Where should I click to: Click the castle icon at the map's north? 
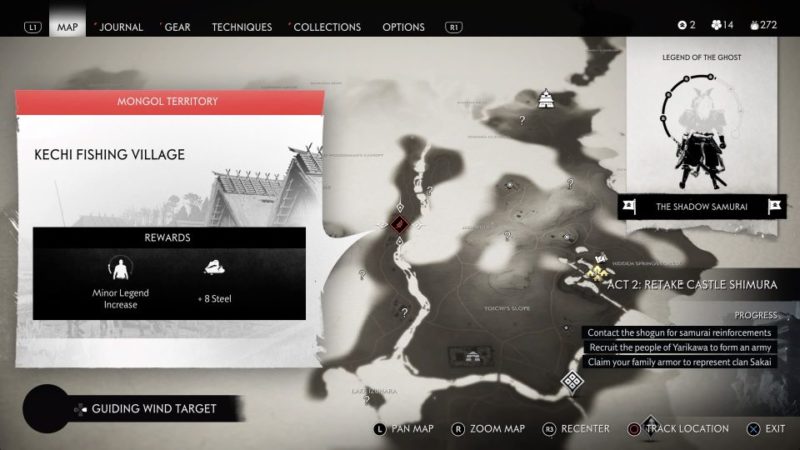pyautogui.click(x=548, y=98)
